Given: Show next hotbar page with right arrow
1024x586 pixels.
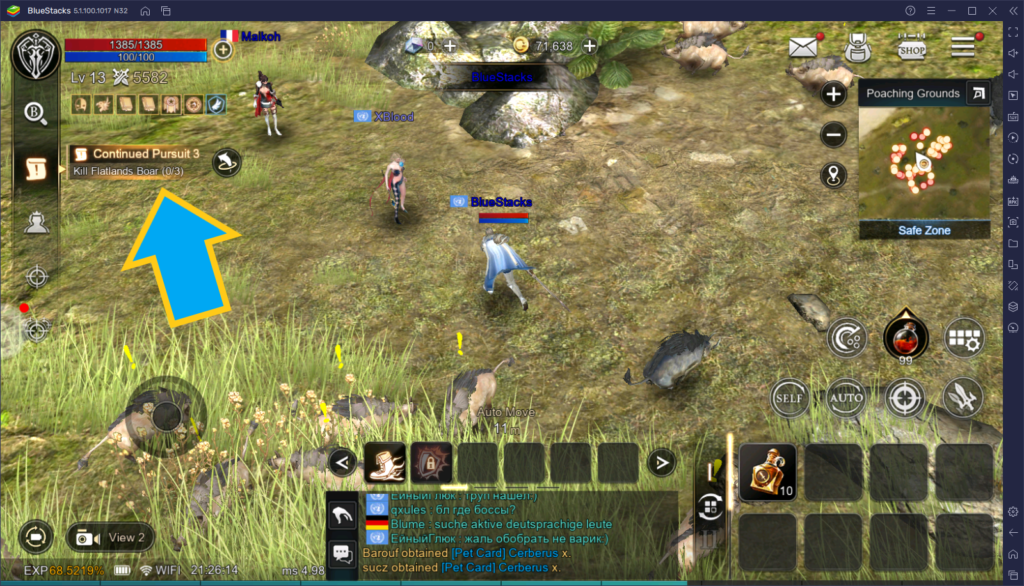Looking at the screenshot, I should (x=661, y=462).
